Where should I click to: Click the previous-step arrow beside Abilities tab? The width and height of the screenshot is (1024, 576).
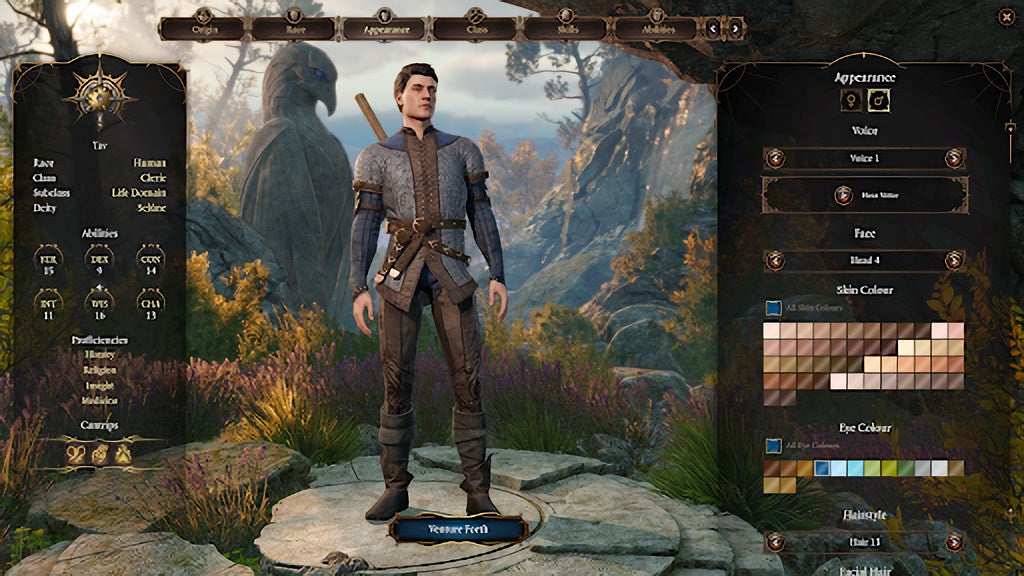tap(713, 28)
